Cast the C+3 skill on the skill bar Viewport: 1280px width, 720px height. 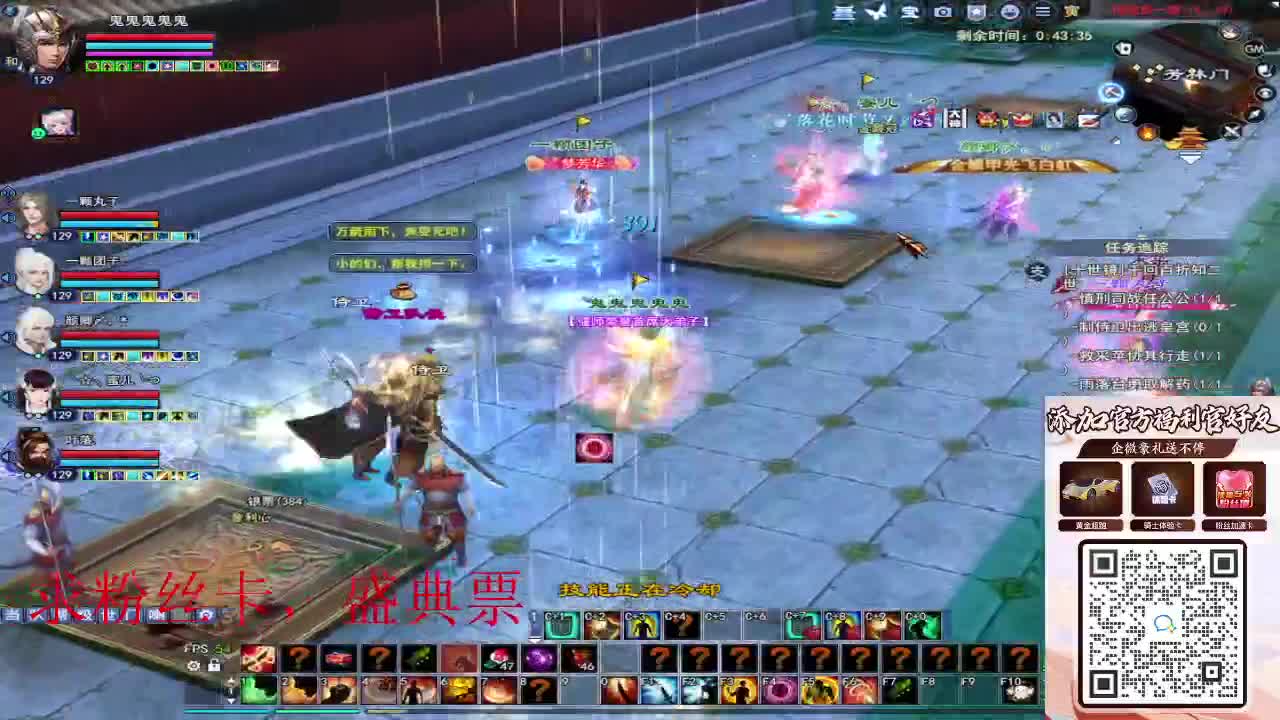tap(640, 625)
